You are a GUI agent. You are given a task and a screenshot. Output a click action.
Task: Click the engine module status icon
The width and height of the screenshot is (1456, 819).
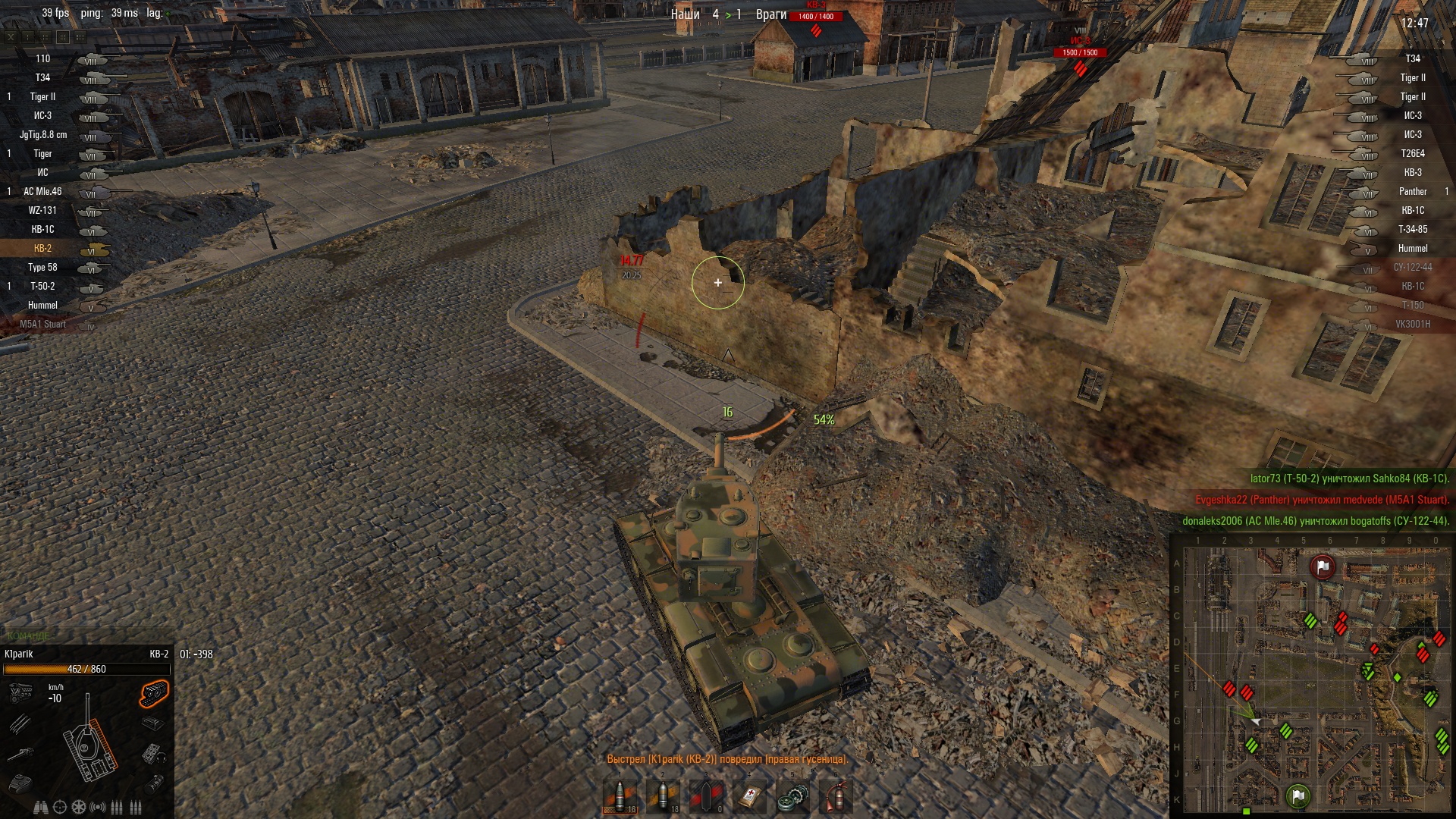pyautogui.click(x=20, y=692)
